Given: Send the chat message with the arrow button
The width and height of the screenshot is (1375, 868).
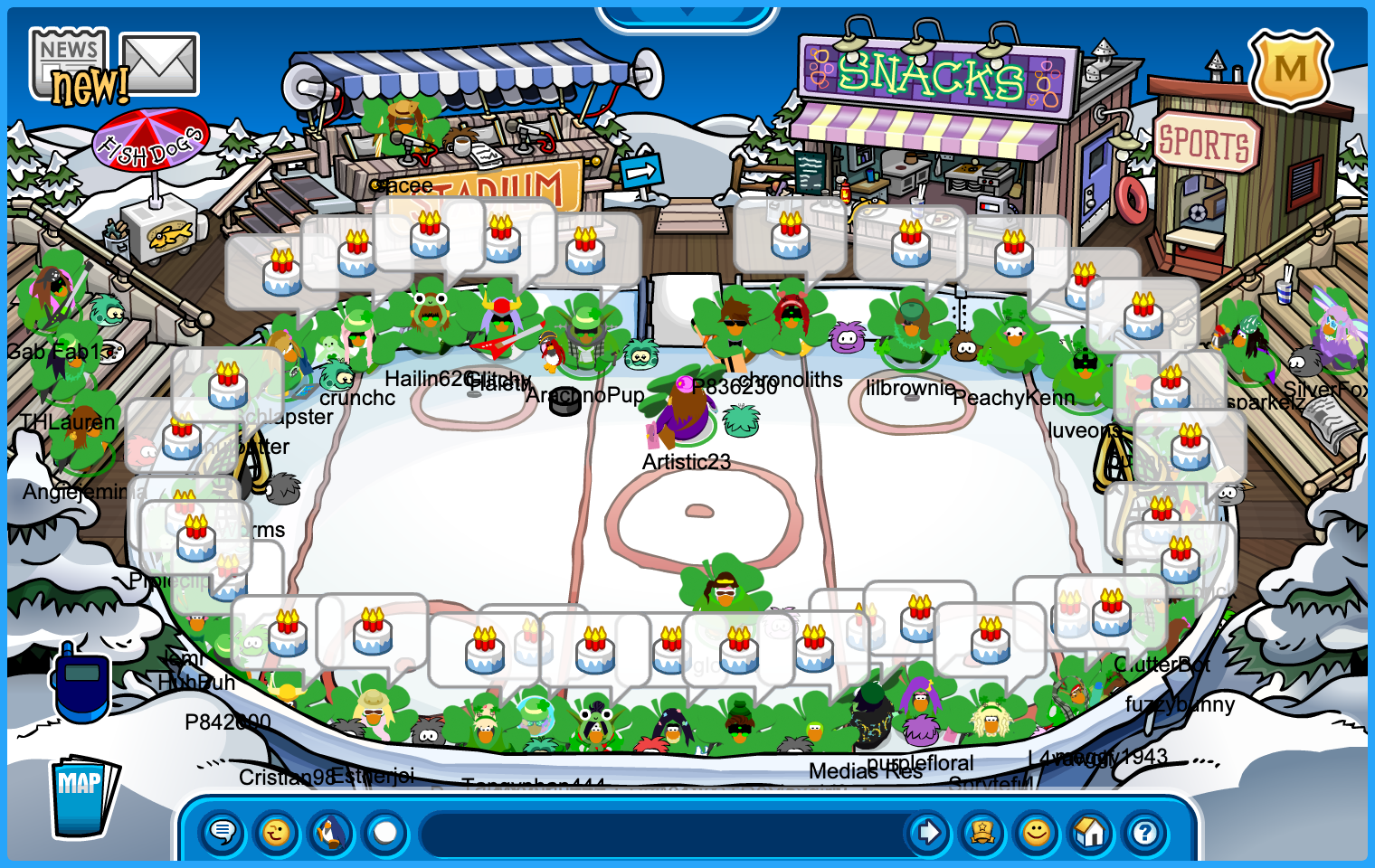Looking at the screenshot, I should coord(928,832).
